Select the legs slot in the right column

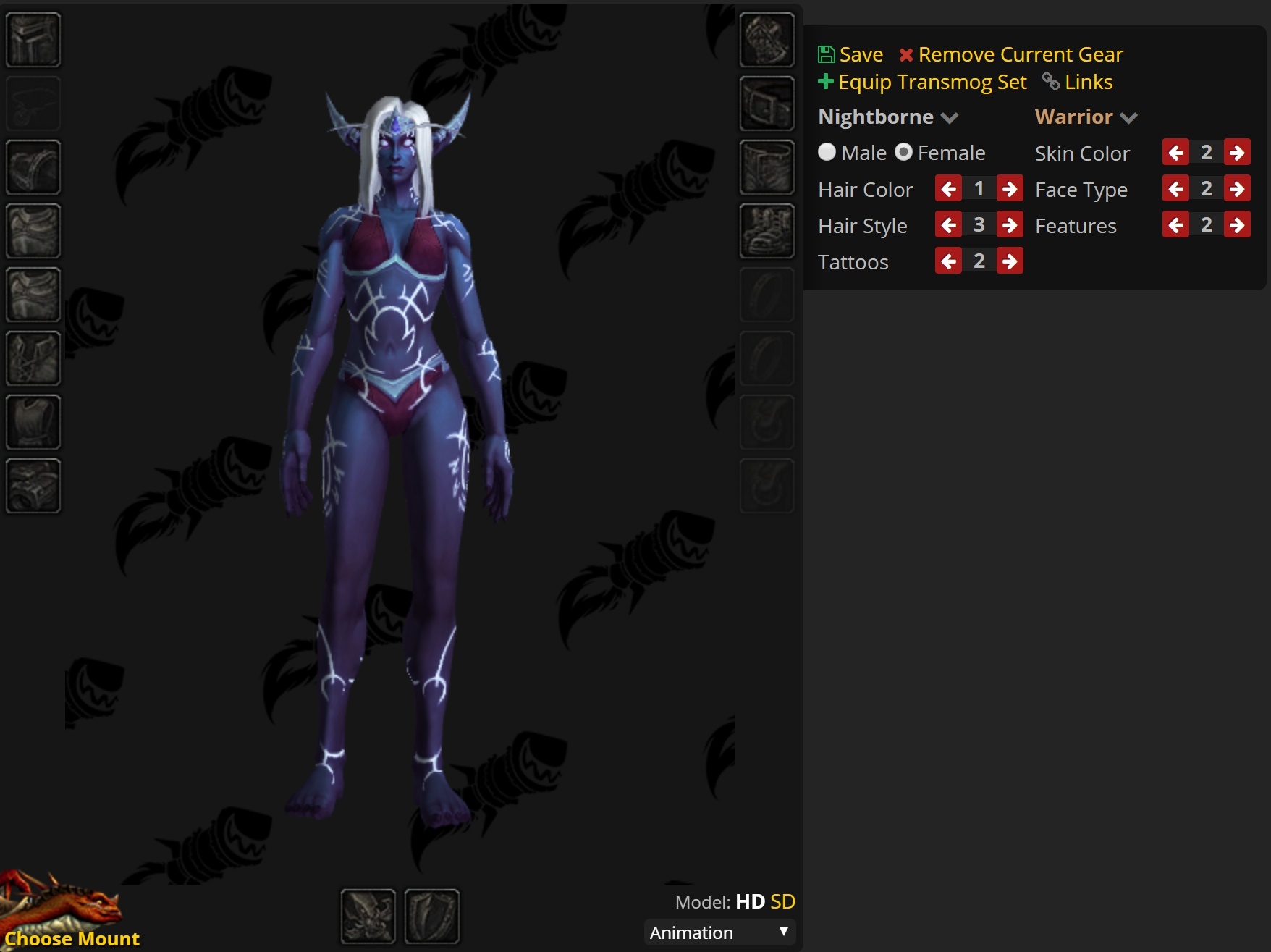coord(767,169)
